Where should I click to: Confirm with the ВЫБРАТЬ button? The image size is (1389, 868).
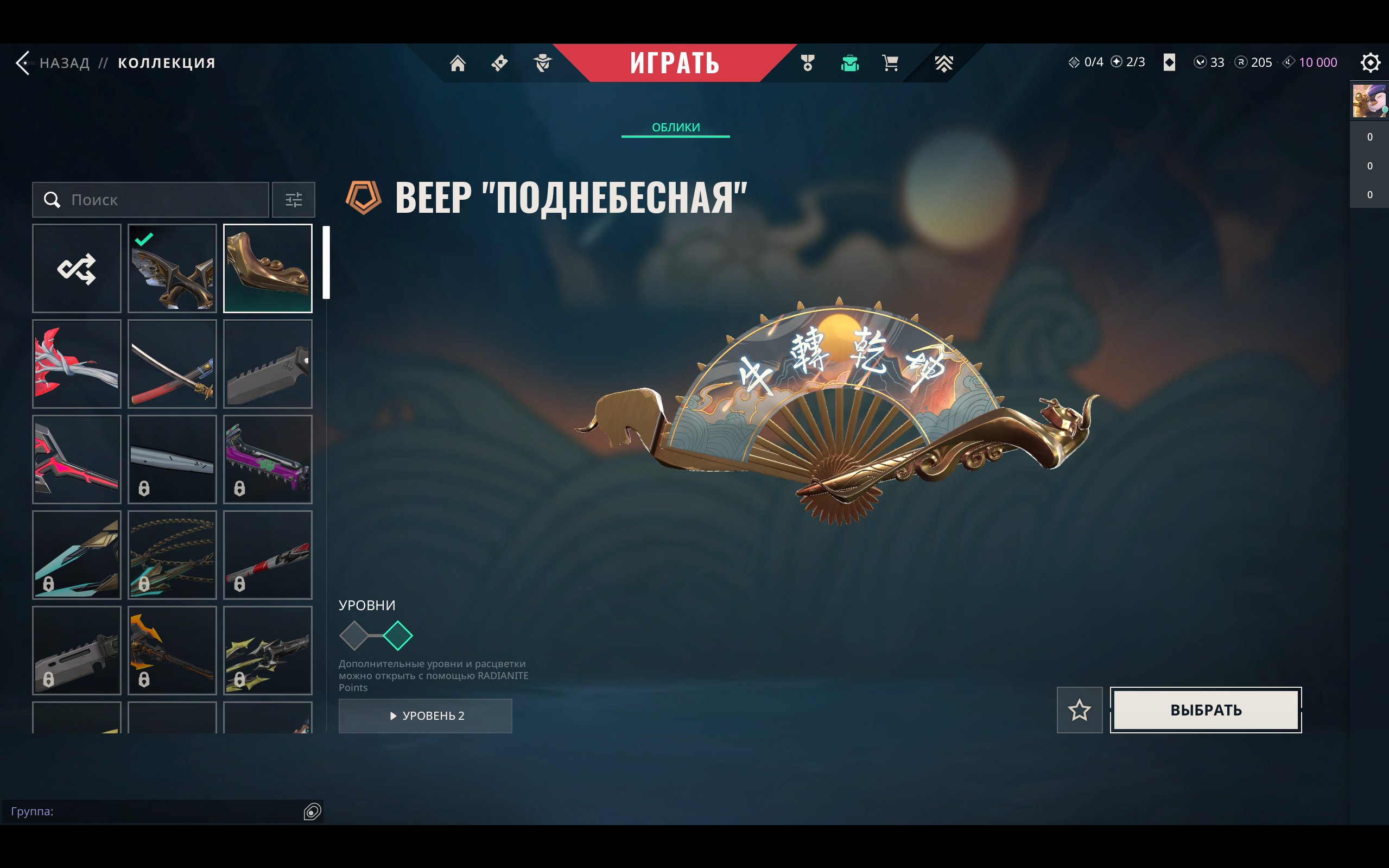tap(1206, 710)
